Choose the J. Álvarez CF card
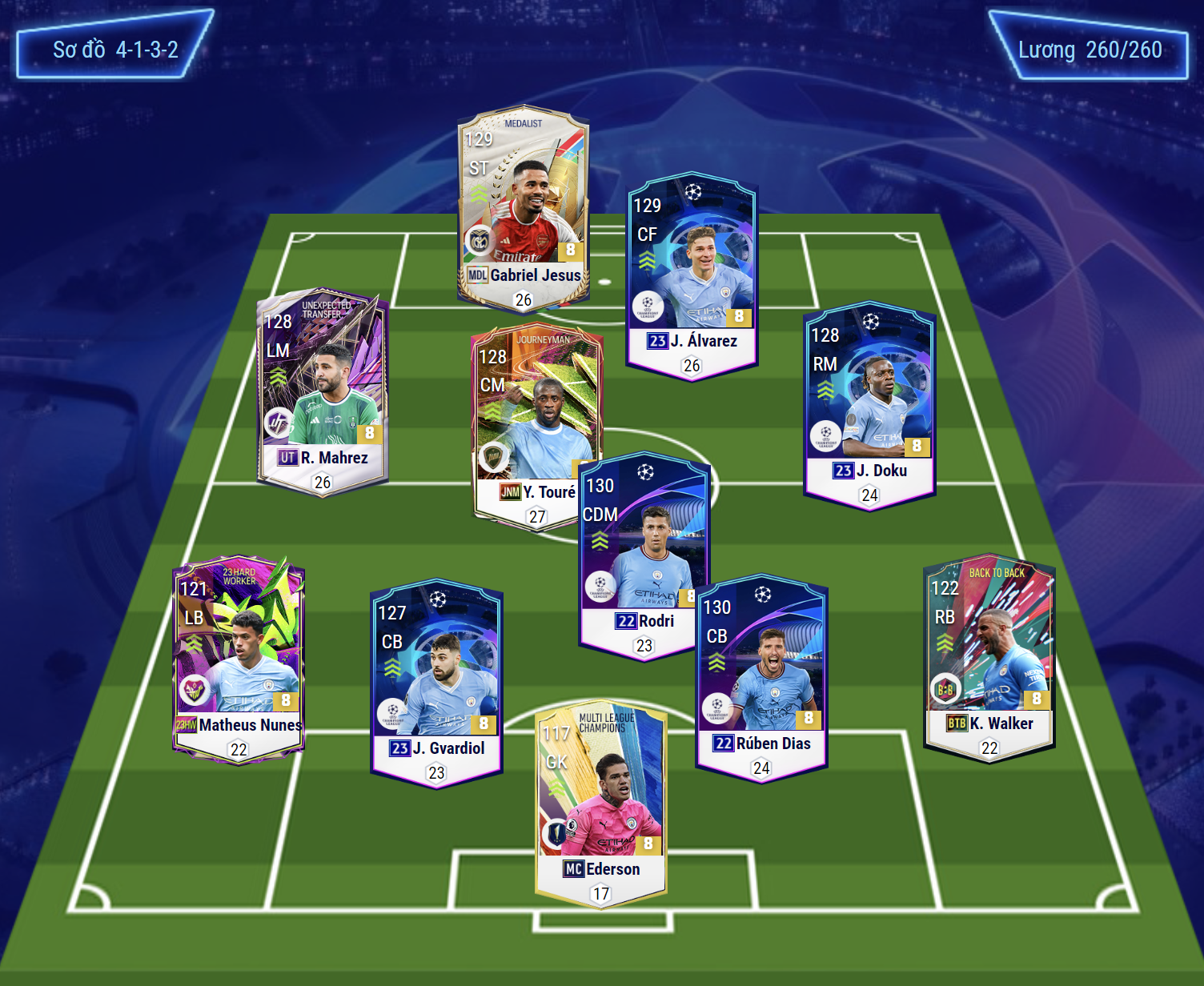Image resolution: width=1204 pixels, height=986 pixels. pos(692,272)
